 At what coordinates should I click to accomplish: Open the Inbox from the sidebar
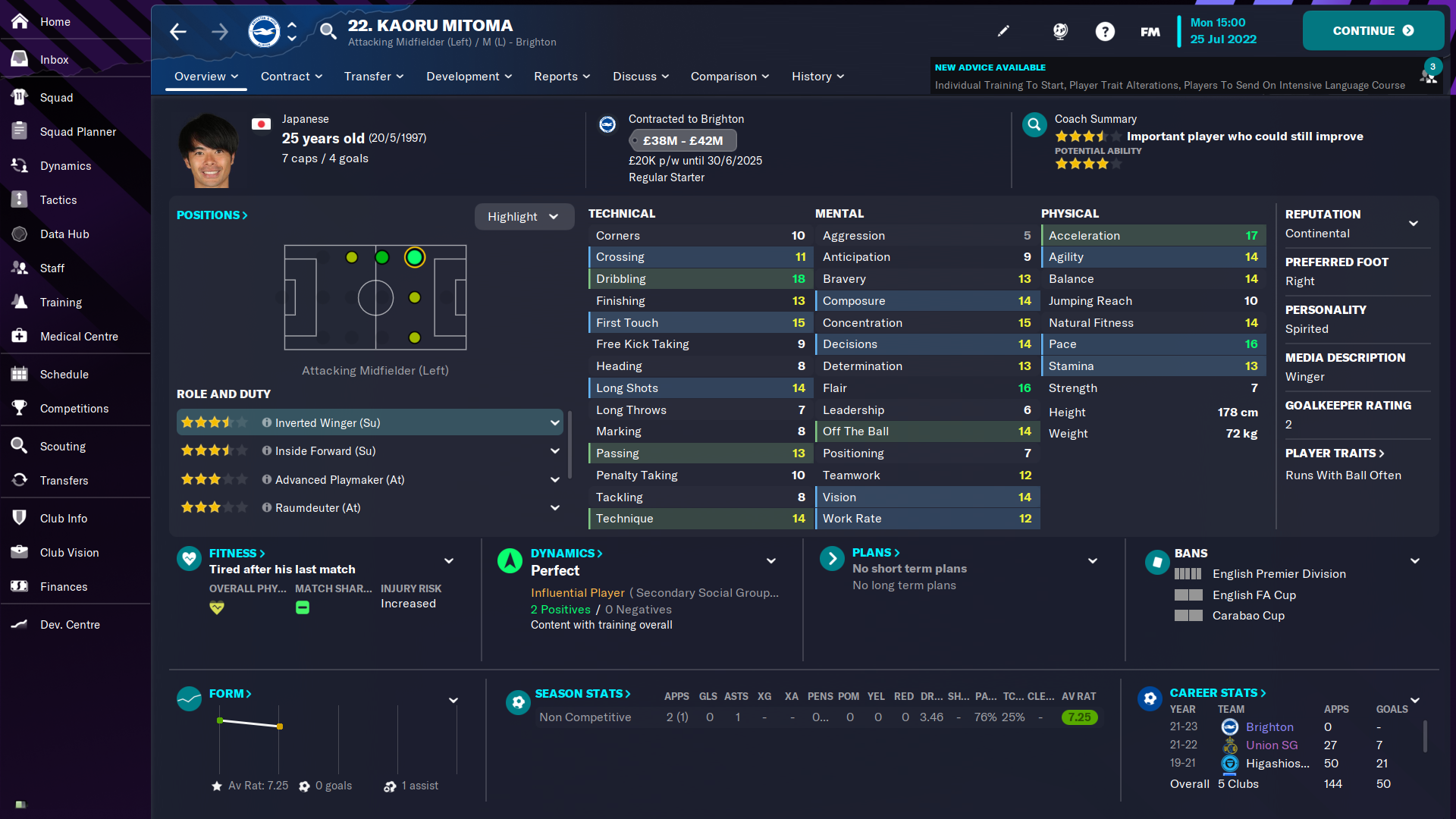click(54, 59)
